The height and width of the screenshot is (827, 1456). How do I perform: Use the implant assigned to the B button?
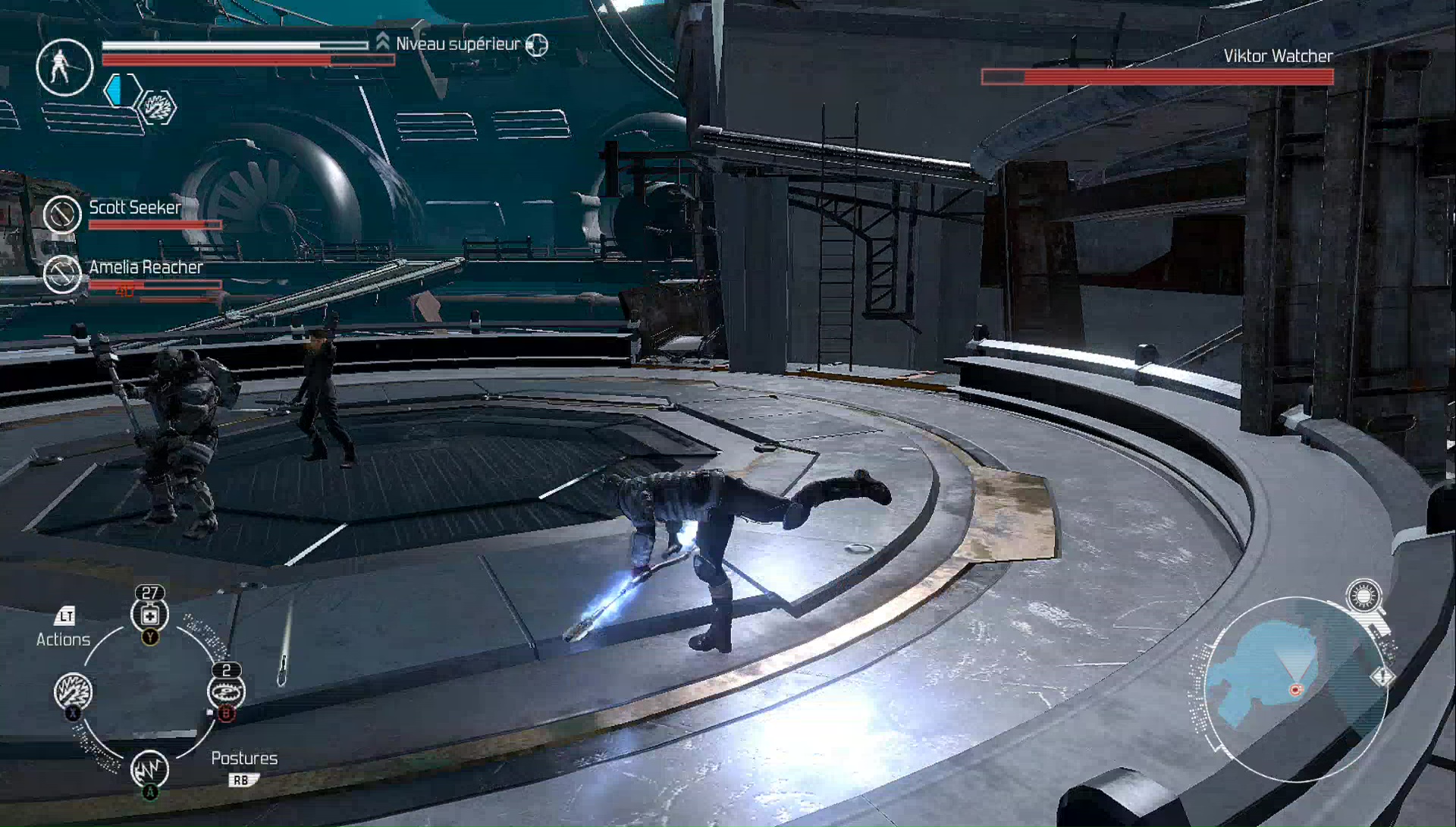pyautogui.click(x=224, y=691)
